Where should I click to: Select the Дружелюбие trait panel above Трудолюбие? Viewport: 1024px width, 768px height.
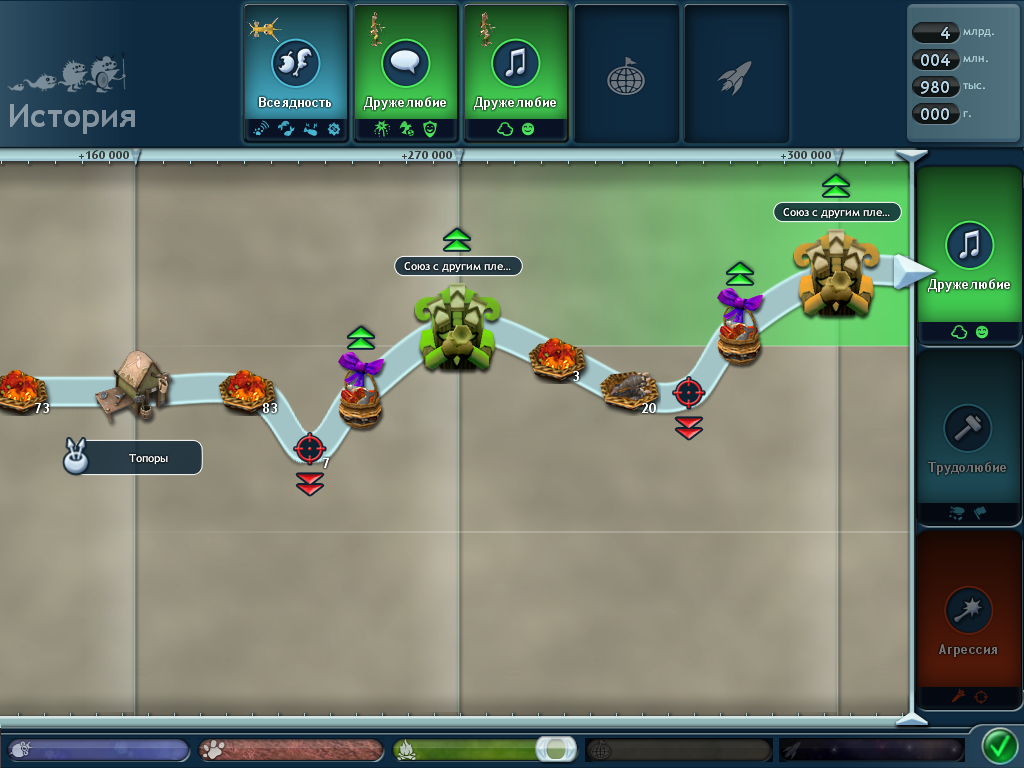point(969,255)
